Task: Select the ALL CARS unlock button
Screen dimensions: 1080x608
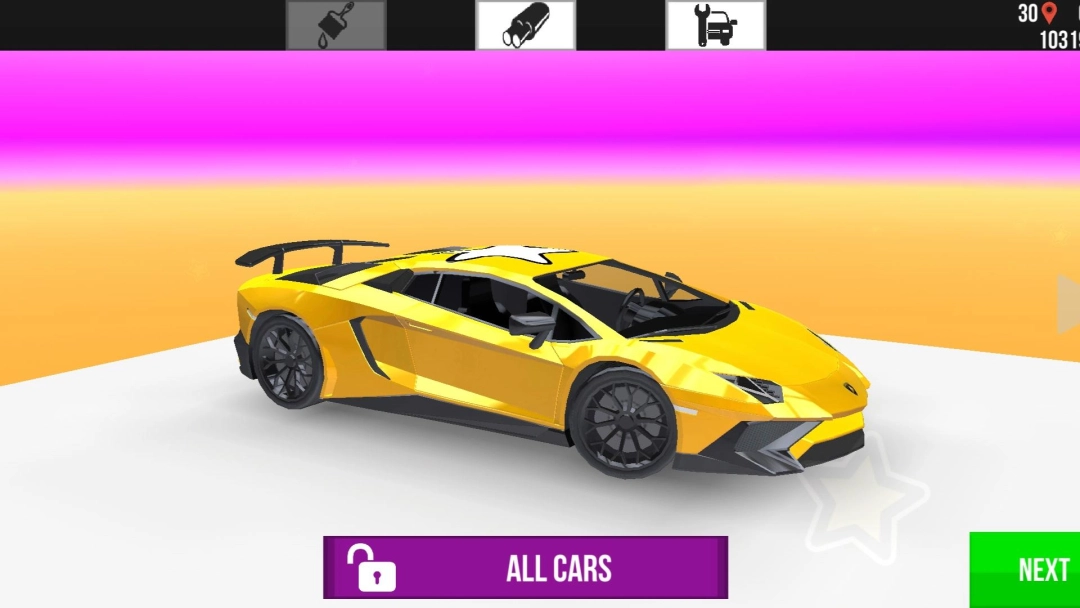Action: point(525,568)
